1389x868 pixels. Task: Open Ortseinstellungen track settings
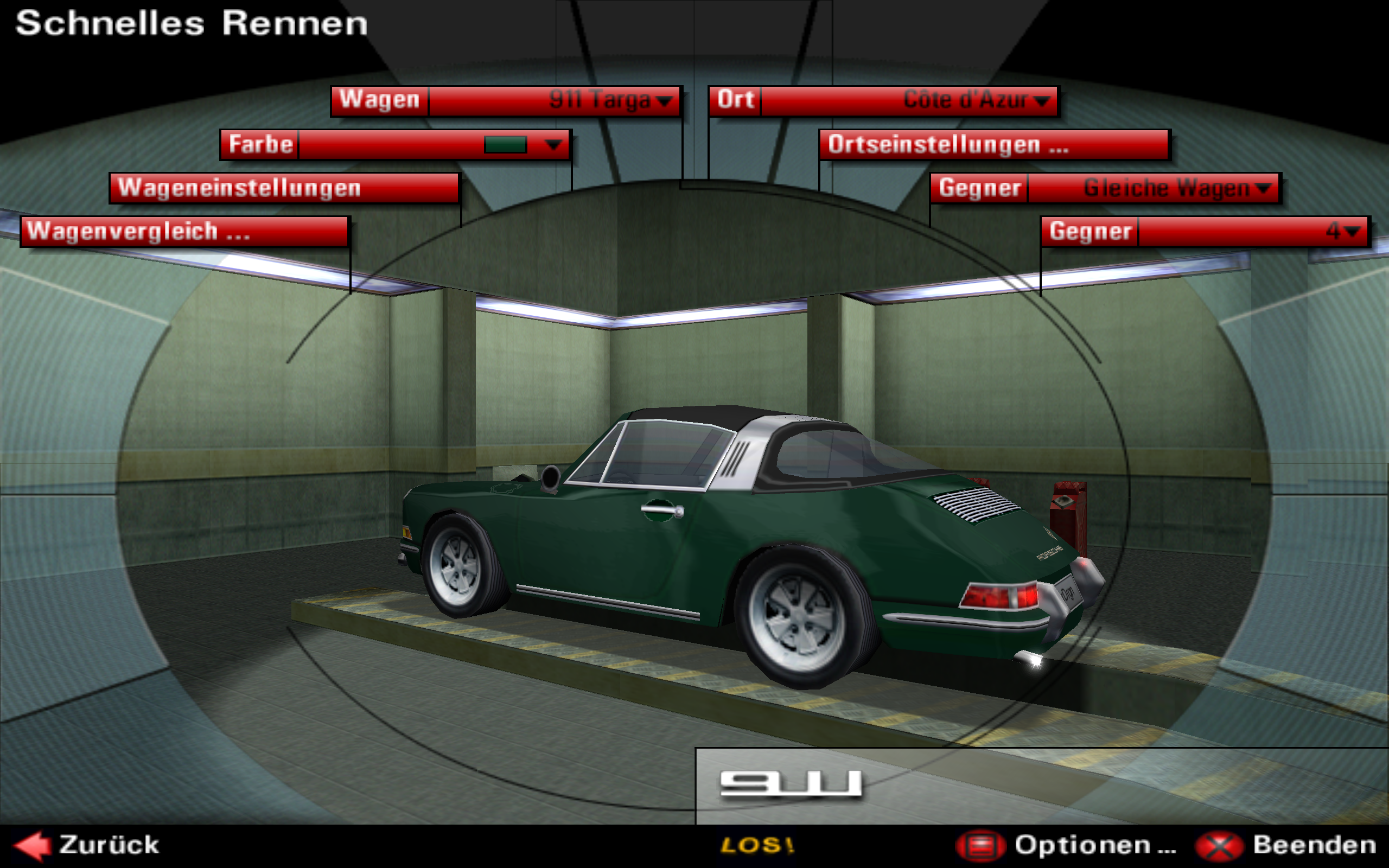pos(994,145)
